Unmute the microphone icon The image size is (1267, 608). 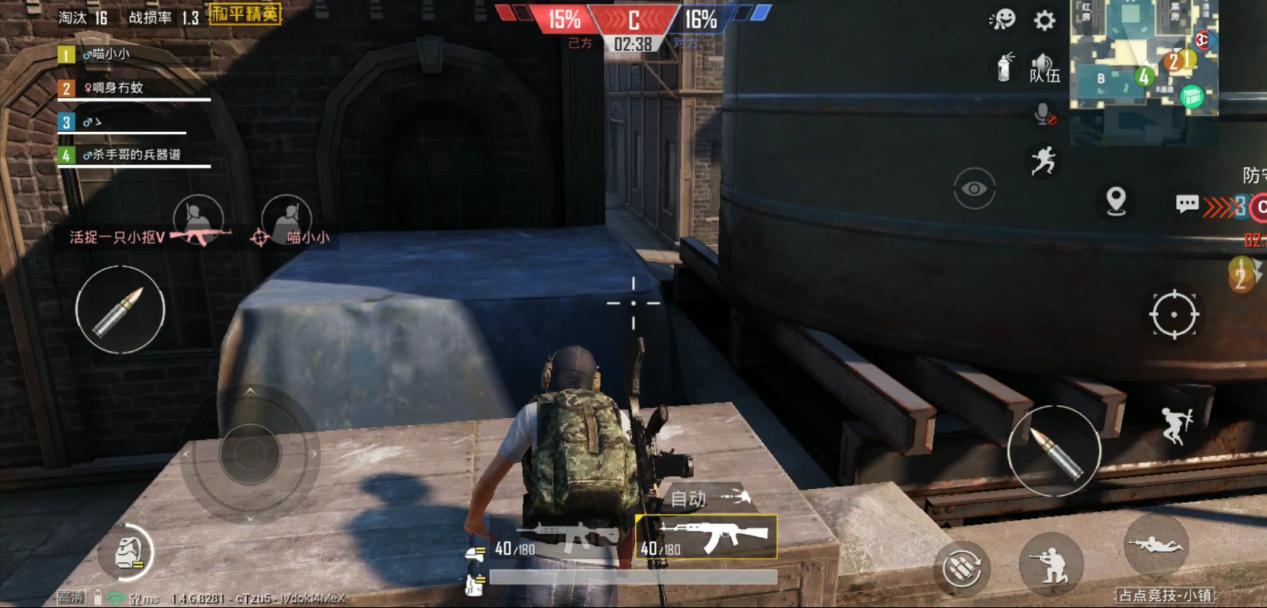point(1044,114)
